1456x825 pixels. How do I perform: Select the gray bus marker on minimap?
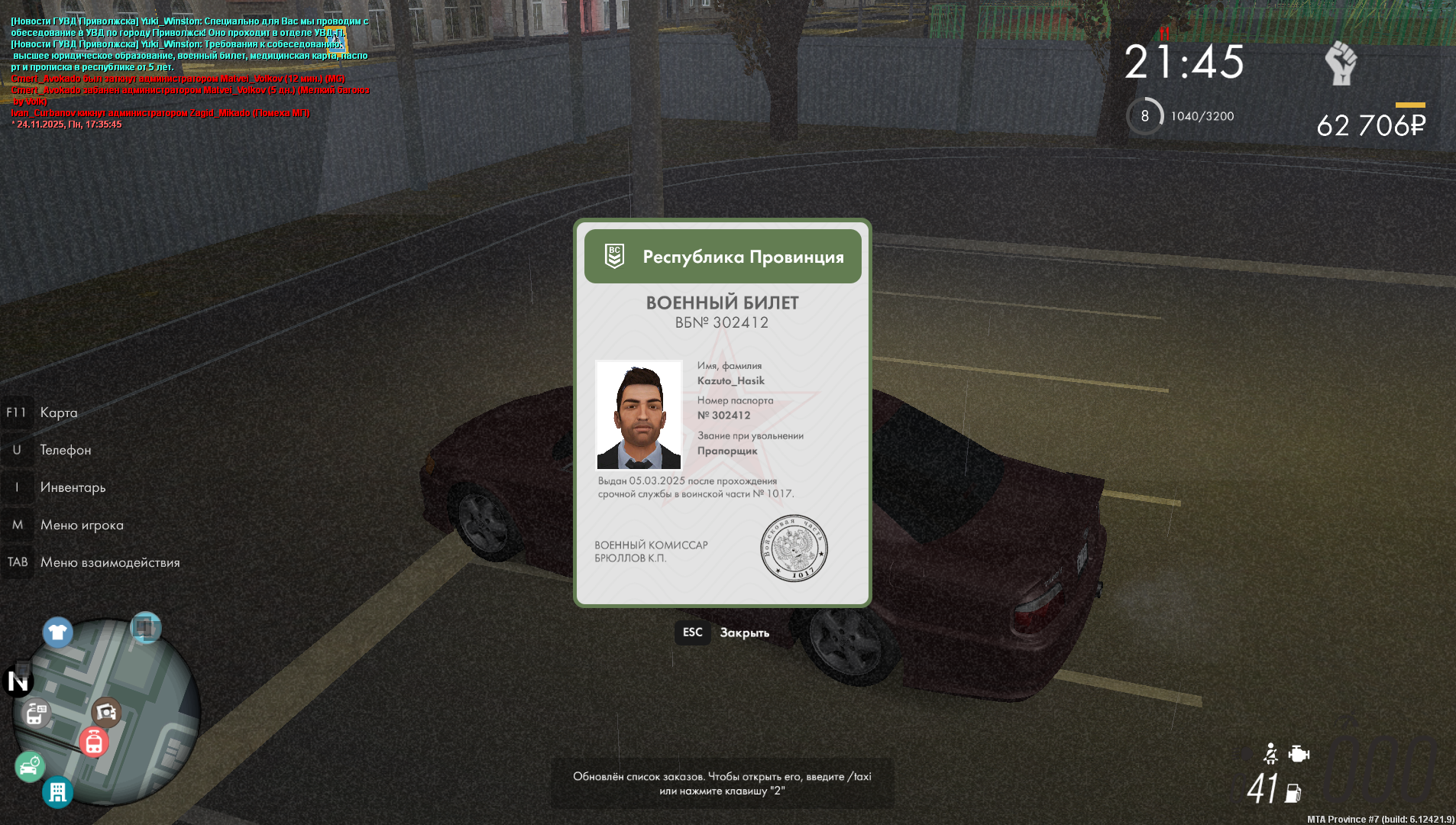tap(35, 714)
